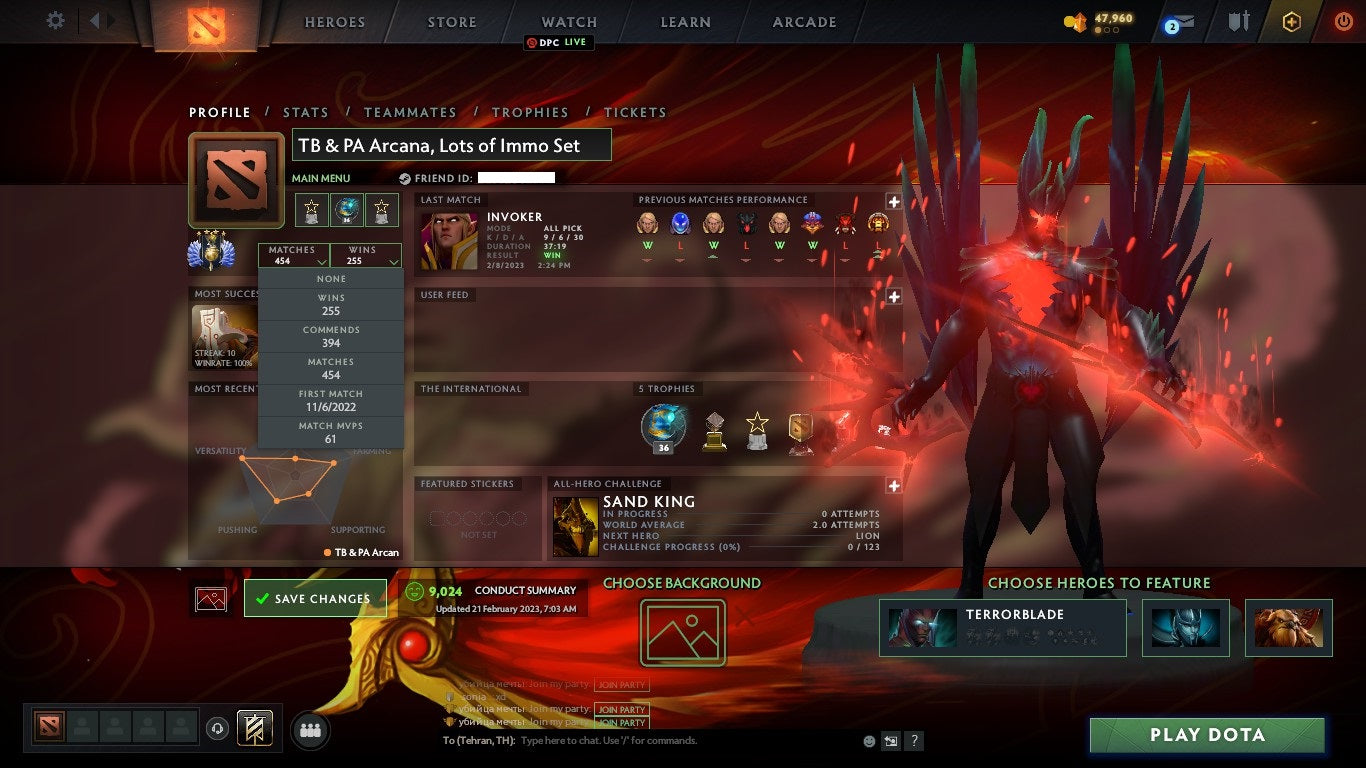This screenshot has height=768, width=1366.
Task: Click the DPC LIVE badge
Action: [x=557, y=43]
